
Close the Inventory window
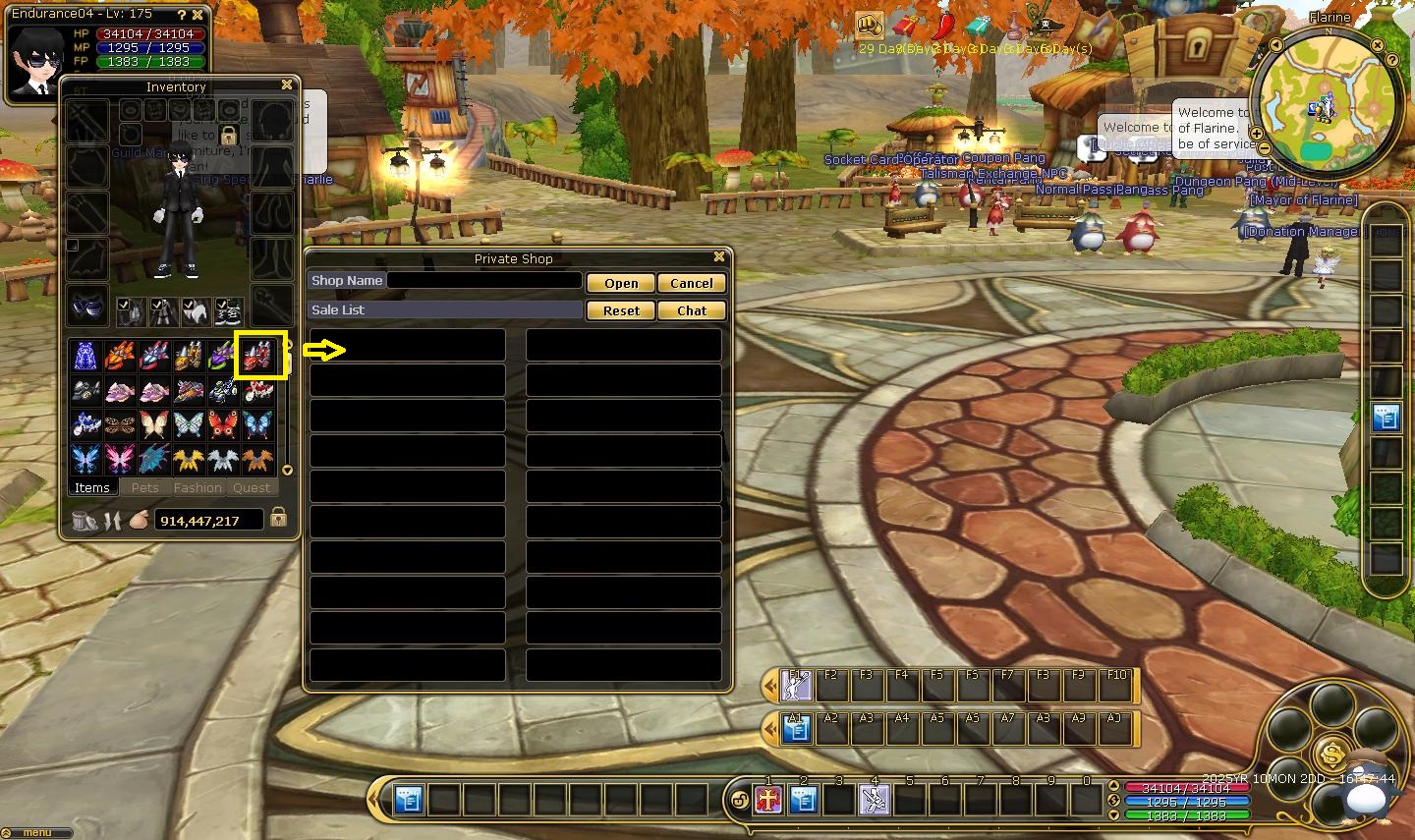point(287,85)
